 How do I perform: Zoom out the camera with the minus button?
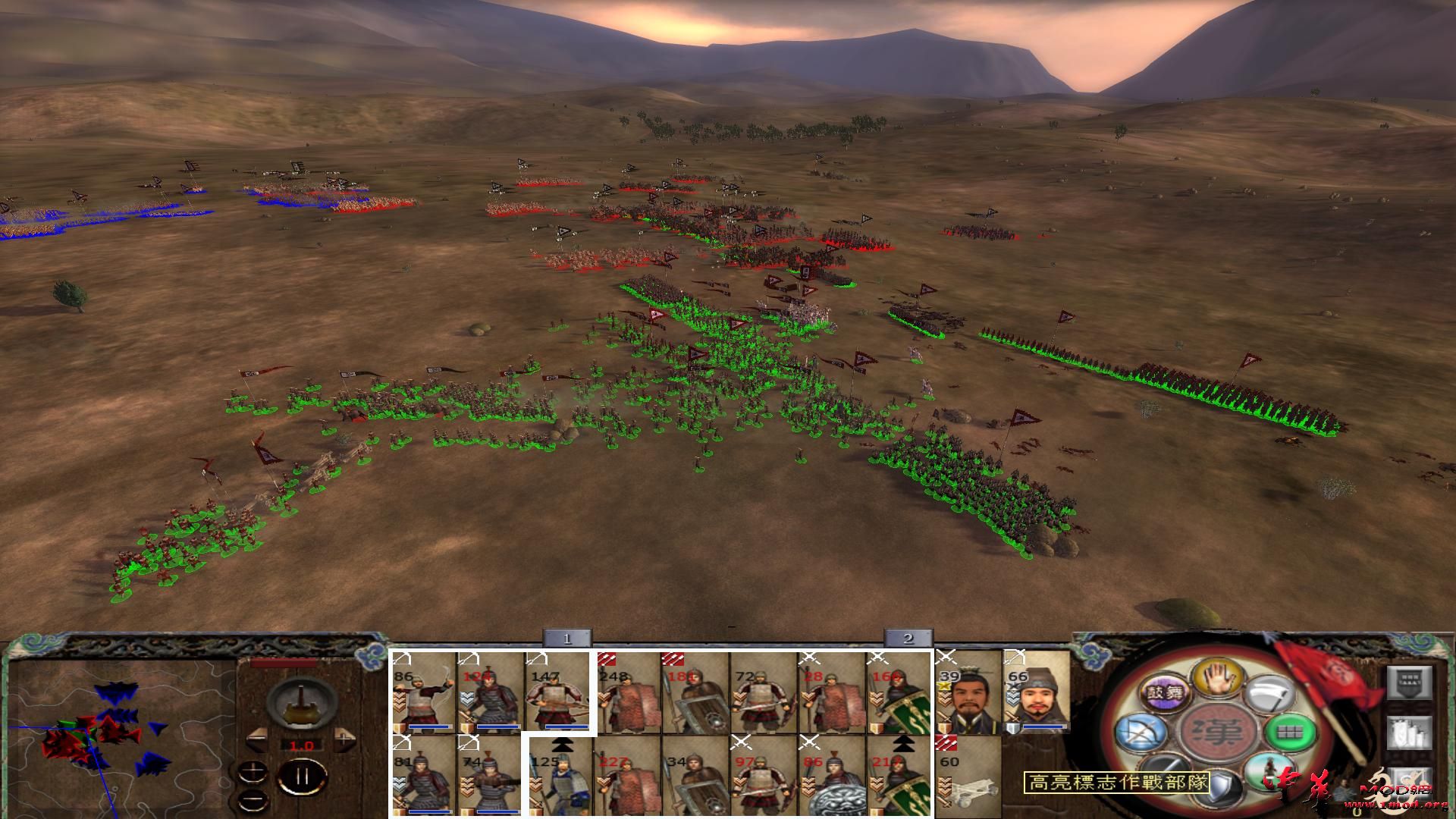point(253,799)
